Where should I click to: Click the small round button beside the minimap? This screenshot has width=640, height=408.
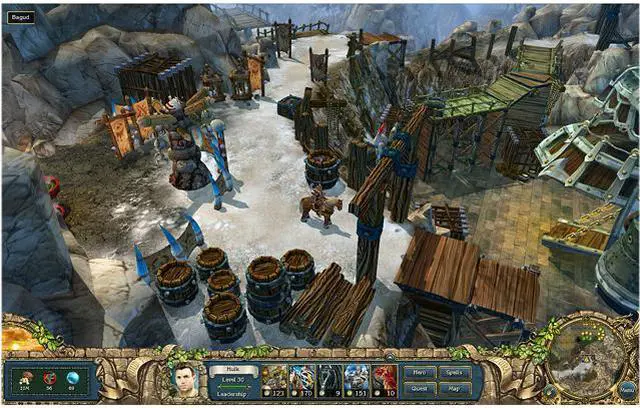pyautogui.click(x=549, y=391)
